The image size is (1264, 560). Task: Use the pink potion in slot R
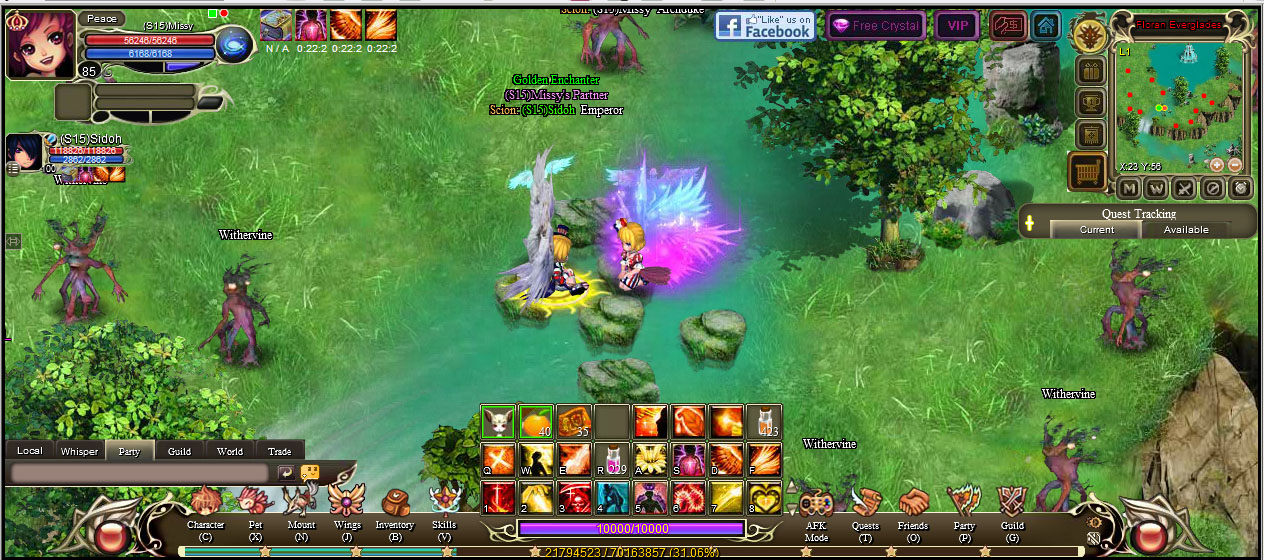click(x=613, y=458)
